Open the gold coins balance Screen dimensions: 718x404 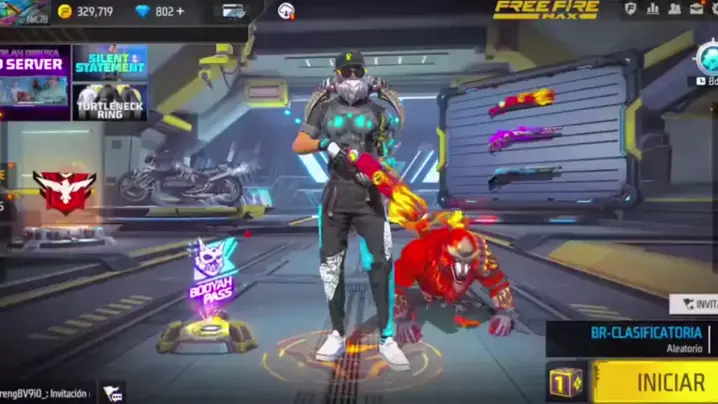(x=87, y=11)
